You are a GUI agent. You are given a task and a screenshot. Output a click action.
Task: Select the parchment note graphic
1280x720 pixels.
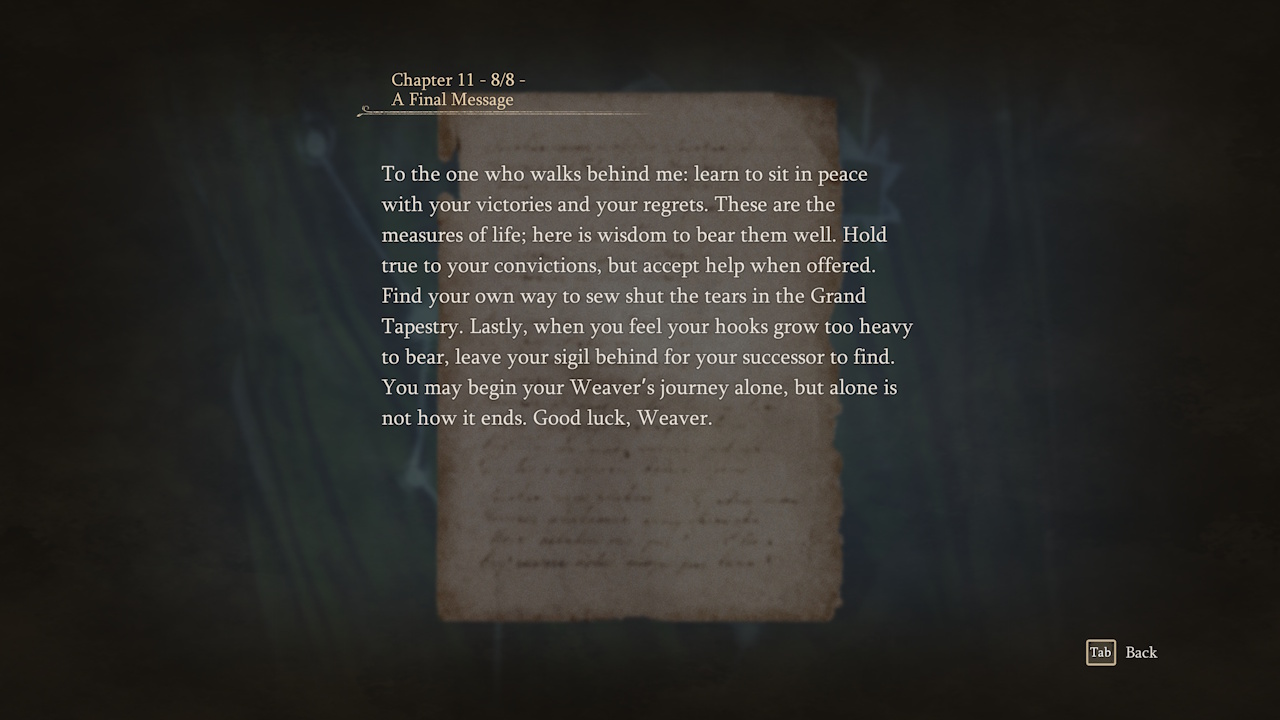coord(640,360)
